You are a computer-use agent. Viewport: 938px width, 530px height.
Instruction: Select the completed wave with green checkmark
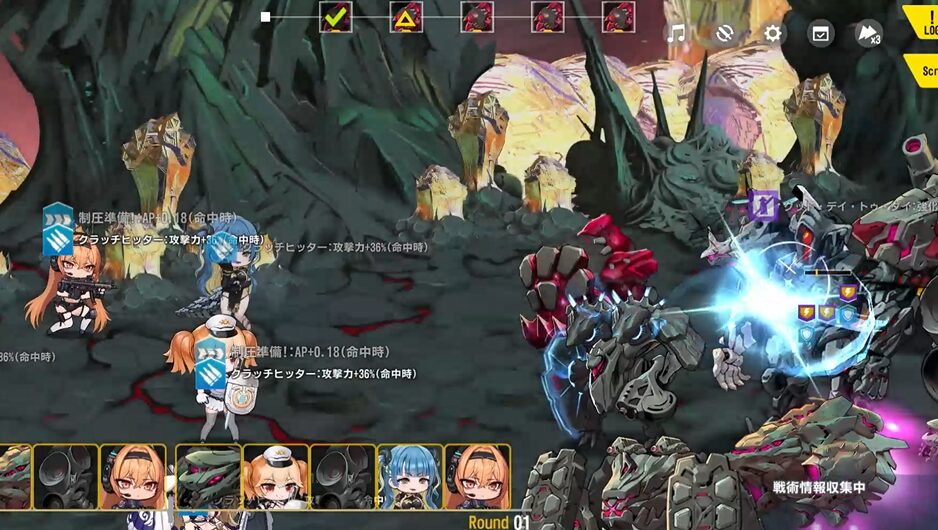(335, 17)
